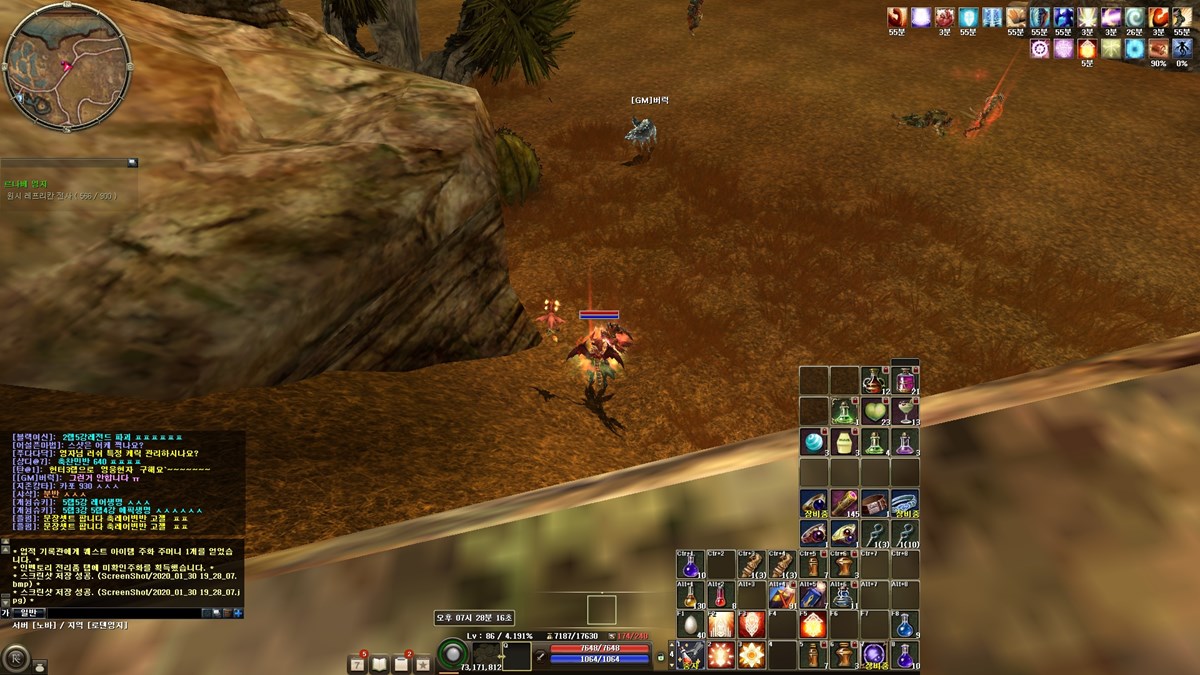Open the round main menu button
The image size is (1200, 675).
pos(17,658)
